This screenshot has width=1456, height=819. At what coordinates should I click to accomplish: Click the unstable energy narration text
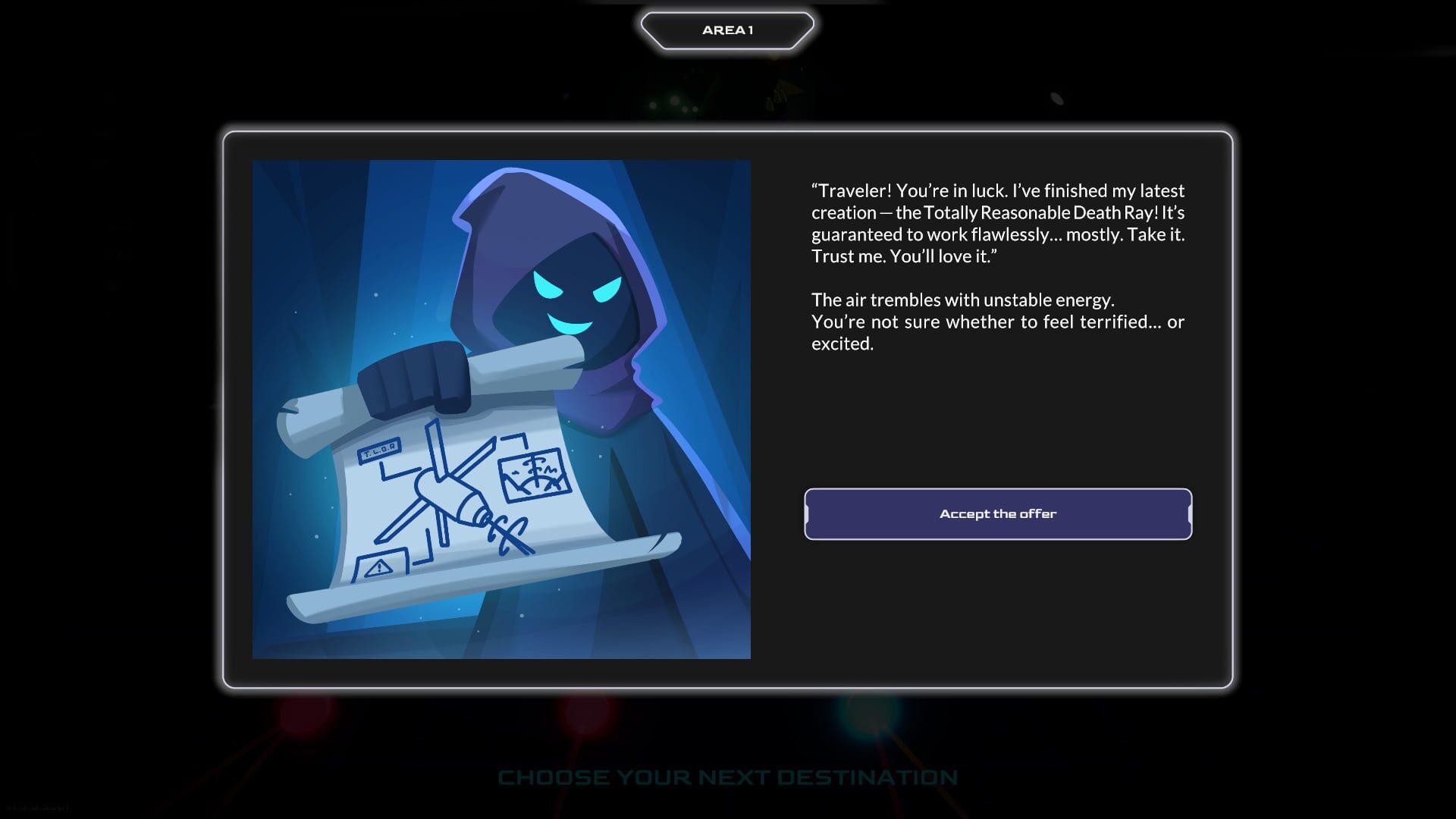(998, 322)
